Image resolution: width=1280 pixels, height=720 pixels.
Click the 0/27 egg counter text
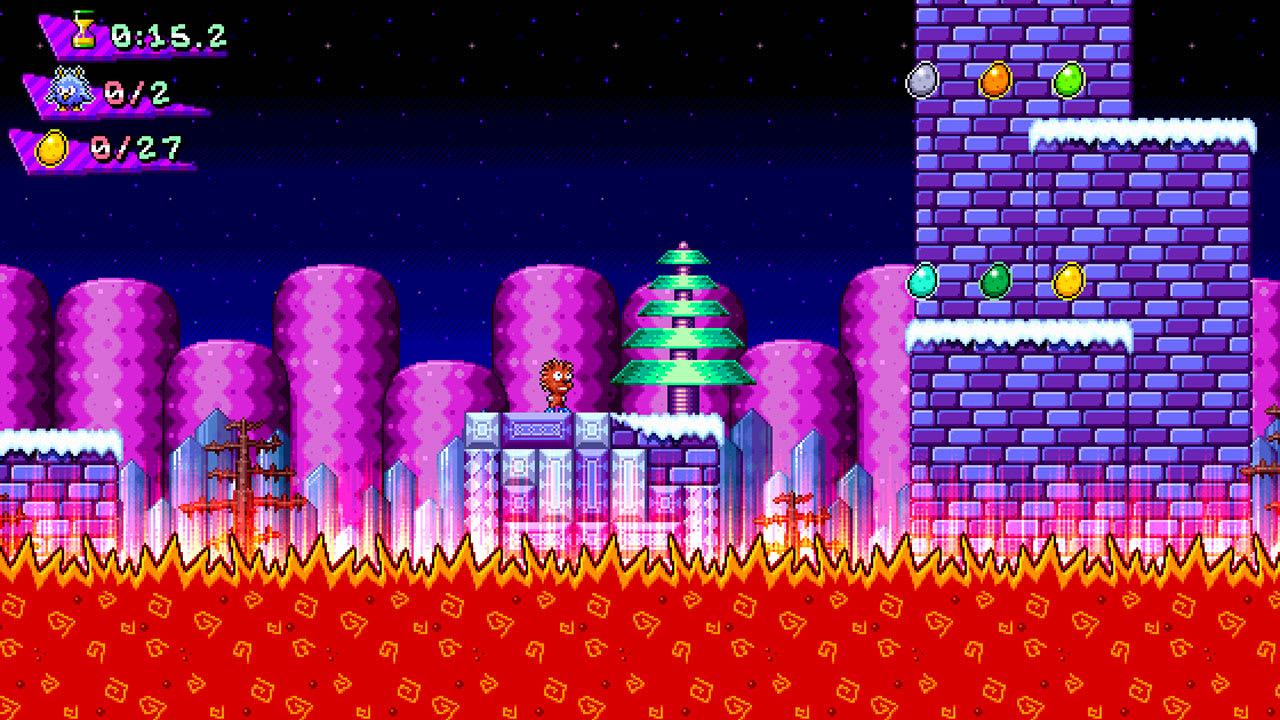point(134,148)
